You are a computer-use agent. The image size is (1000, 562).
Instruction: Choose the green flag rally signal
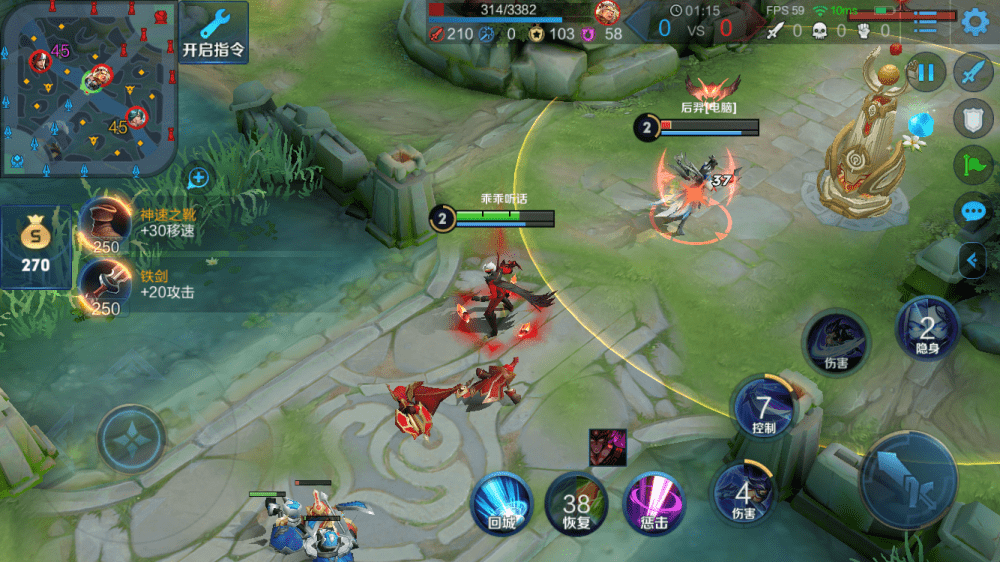pyautogui.click(x=973, y=165)
